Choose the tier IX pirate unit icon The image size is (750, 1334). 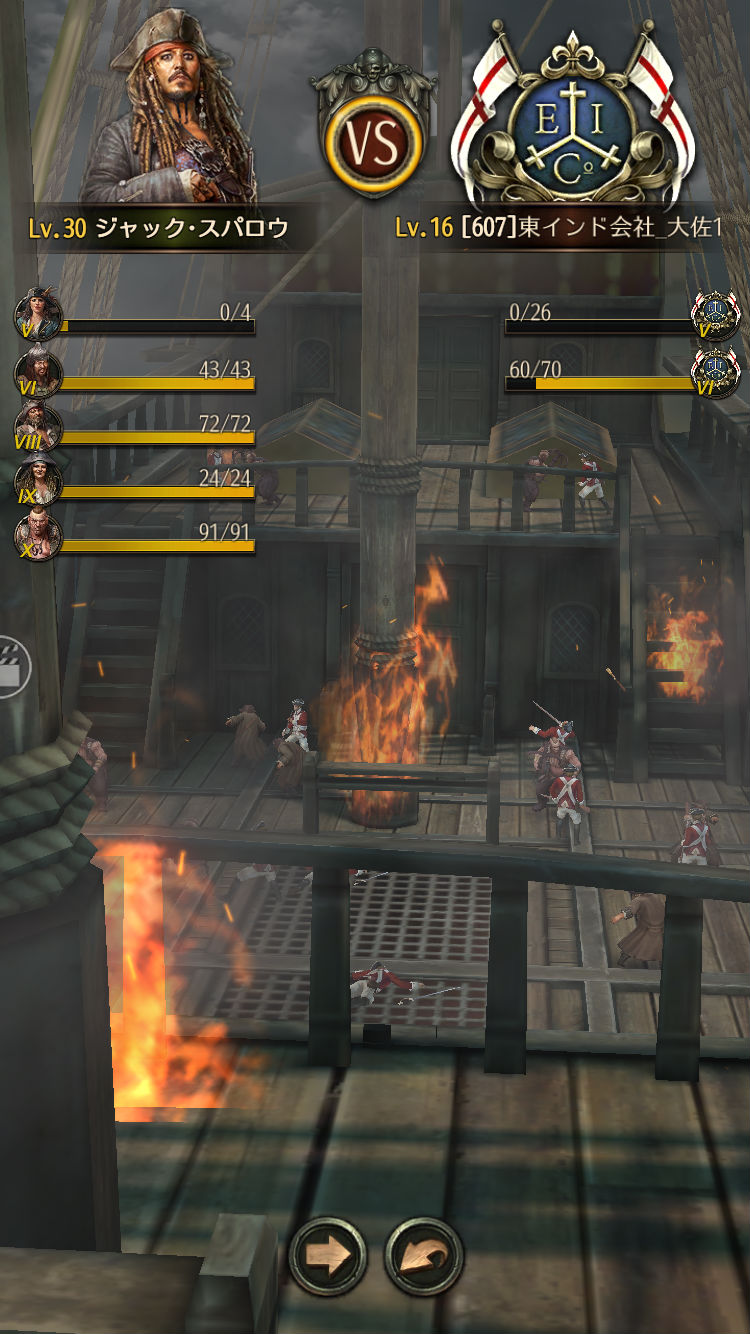pyautogui.click(x=38, y=481)
